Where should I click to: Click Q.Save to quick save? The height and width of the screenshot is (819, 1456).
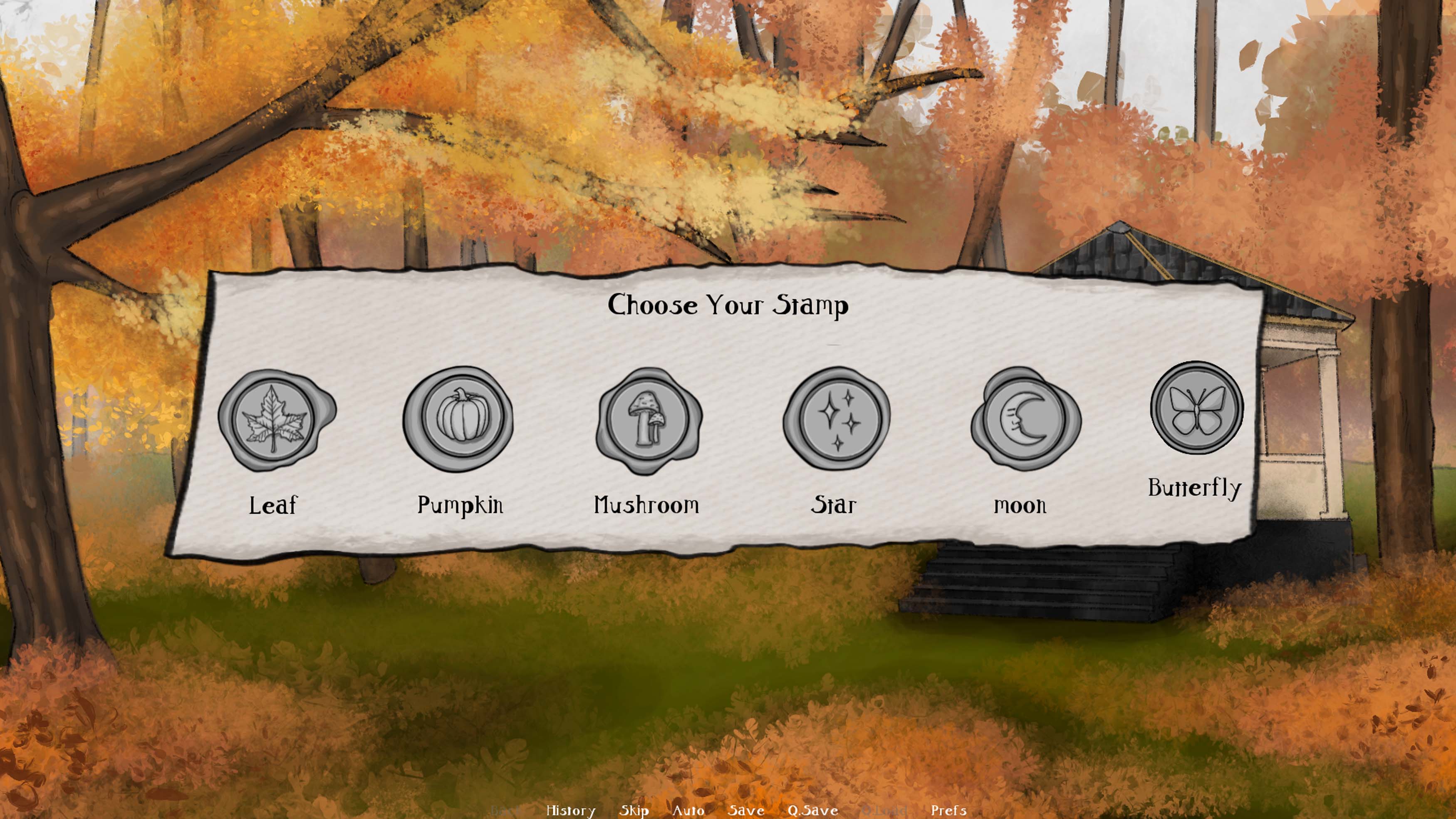point(812,810)
